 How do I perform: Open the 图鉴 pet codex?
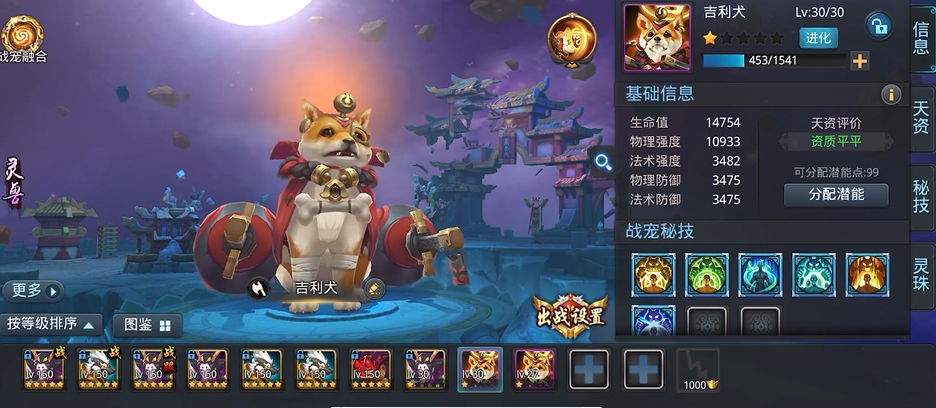(x=146, y=325)
